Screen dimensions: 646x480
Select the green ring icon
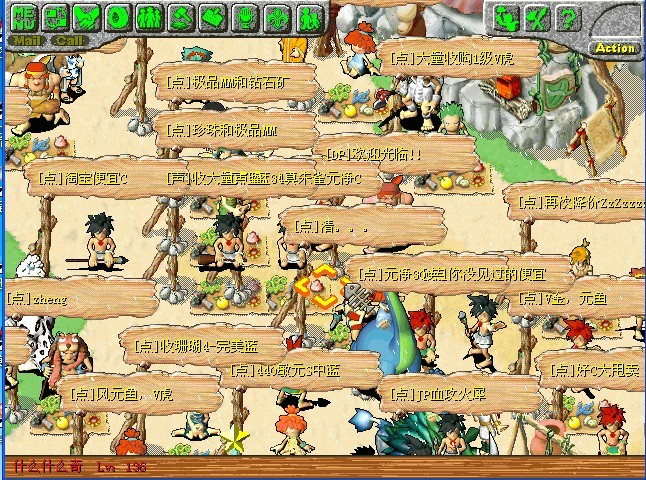pos(119,17)
